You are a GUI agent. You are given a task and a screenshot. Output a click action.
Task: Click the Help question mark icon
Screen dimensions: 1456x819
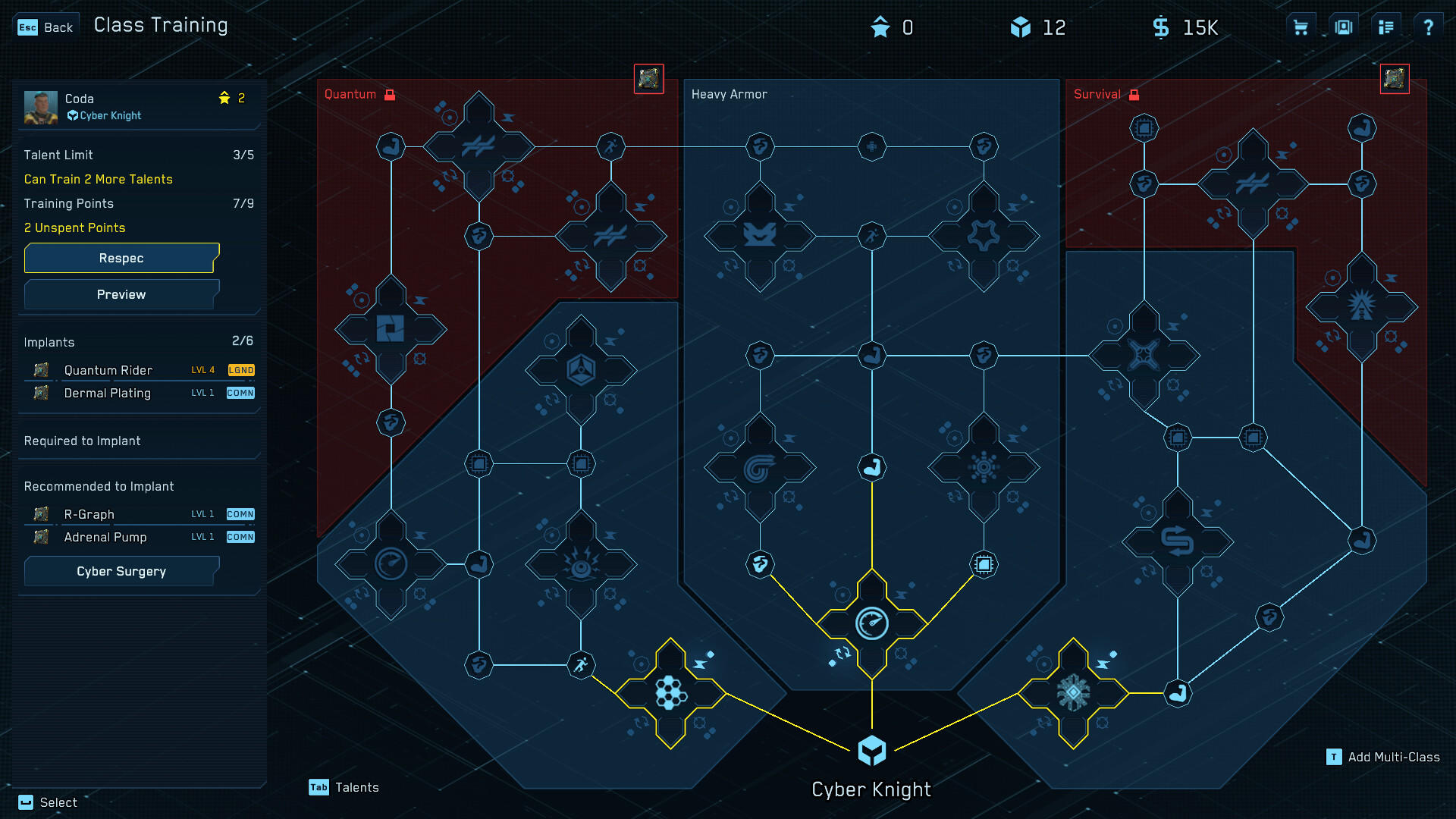pos(1429,27)
